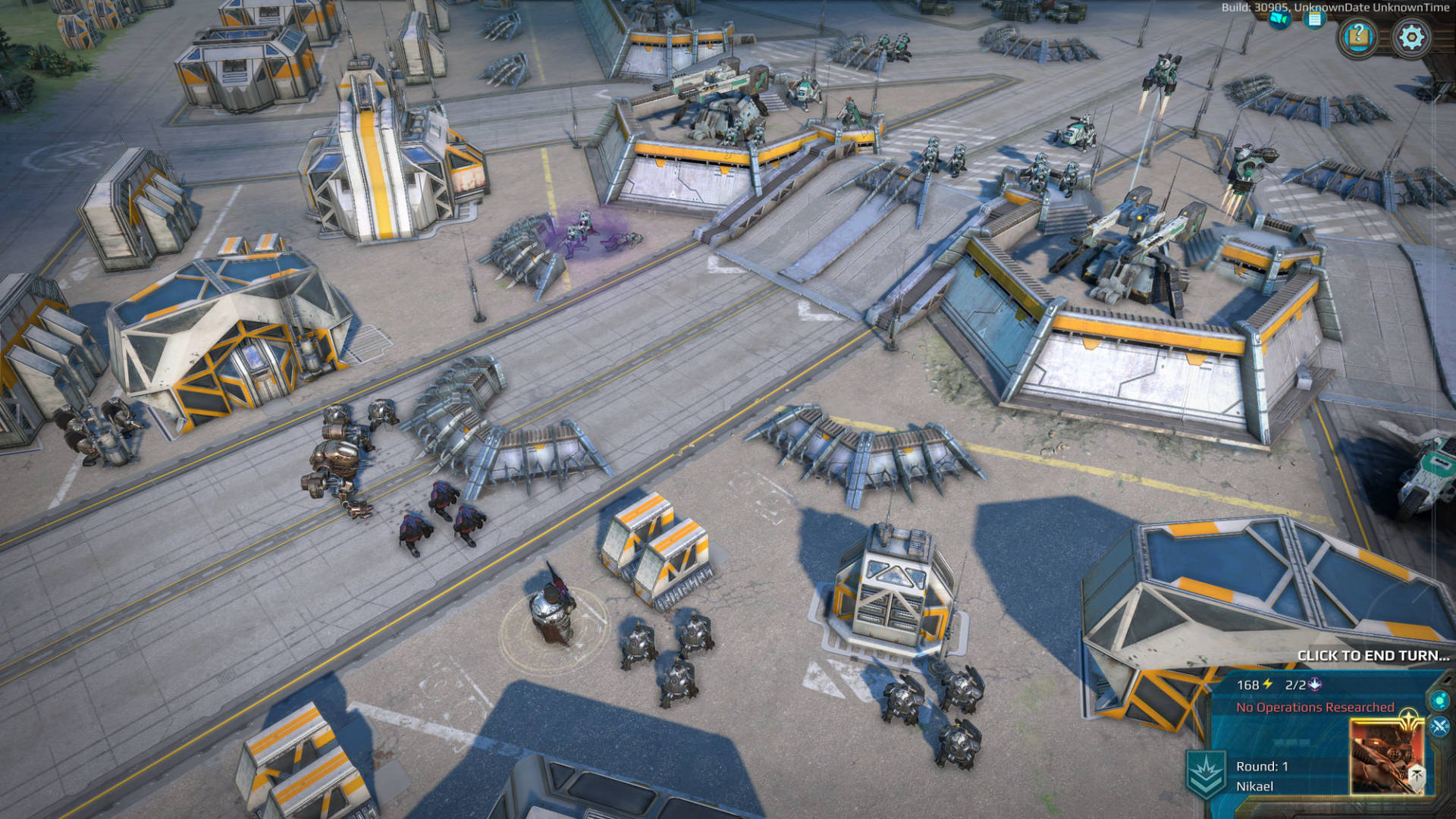
Task: Open the gear settings menu
Action: tap(1411, 37)
